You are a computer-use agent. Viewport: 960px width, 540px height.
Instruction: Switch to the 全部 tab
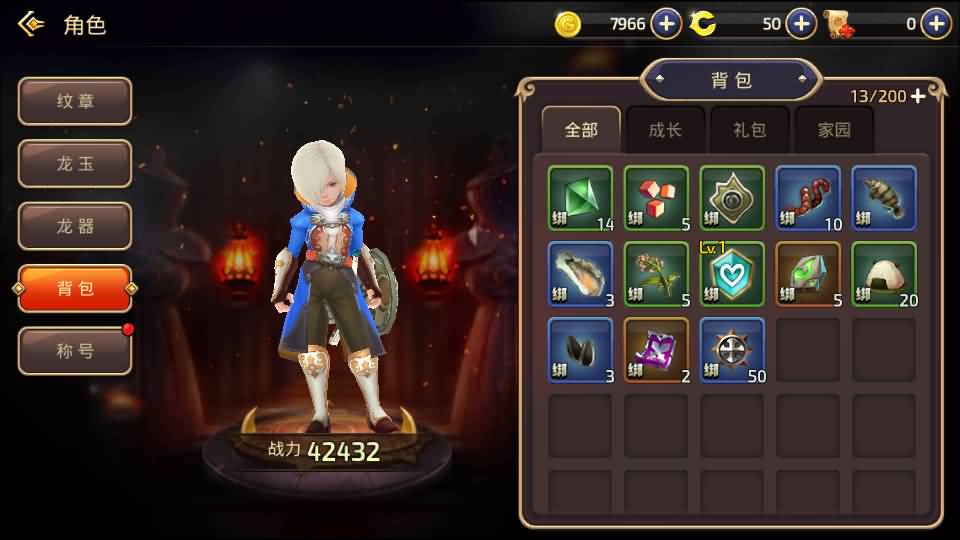click(581, 130)
